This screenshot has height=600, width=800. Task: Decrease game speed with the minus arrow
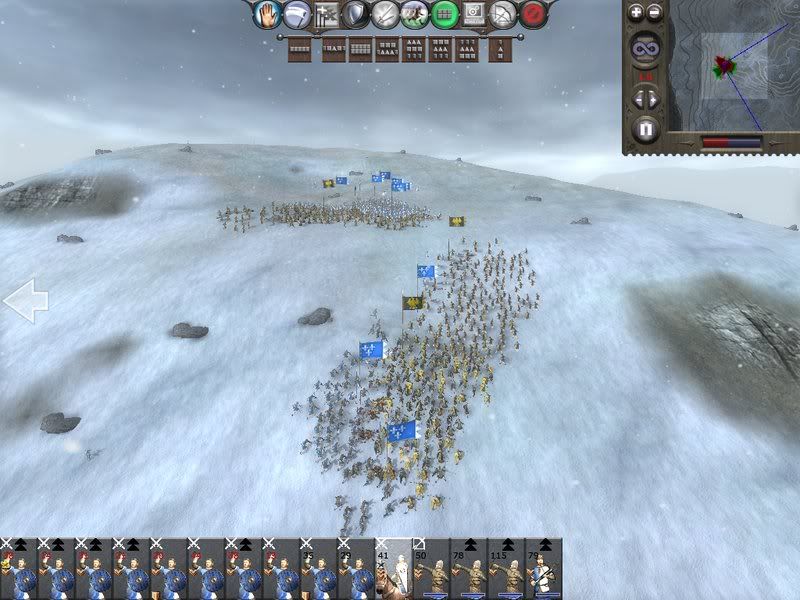pos(637,99)
